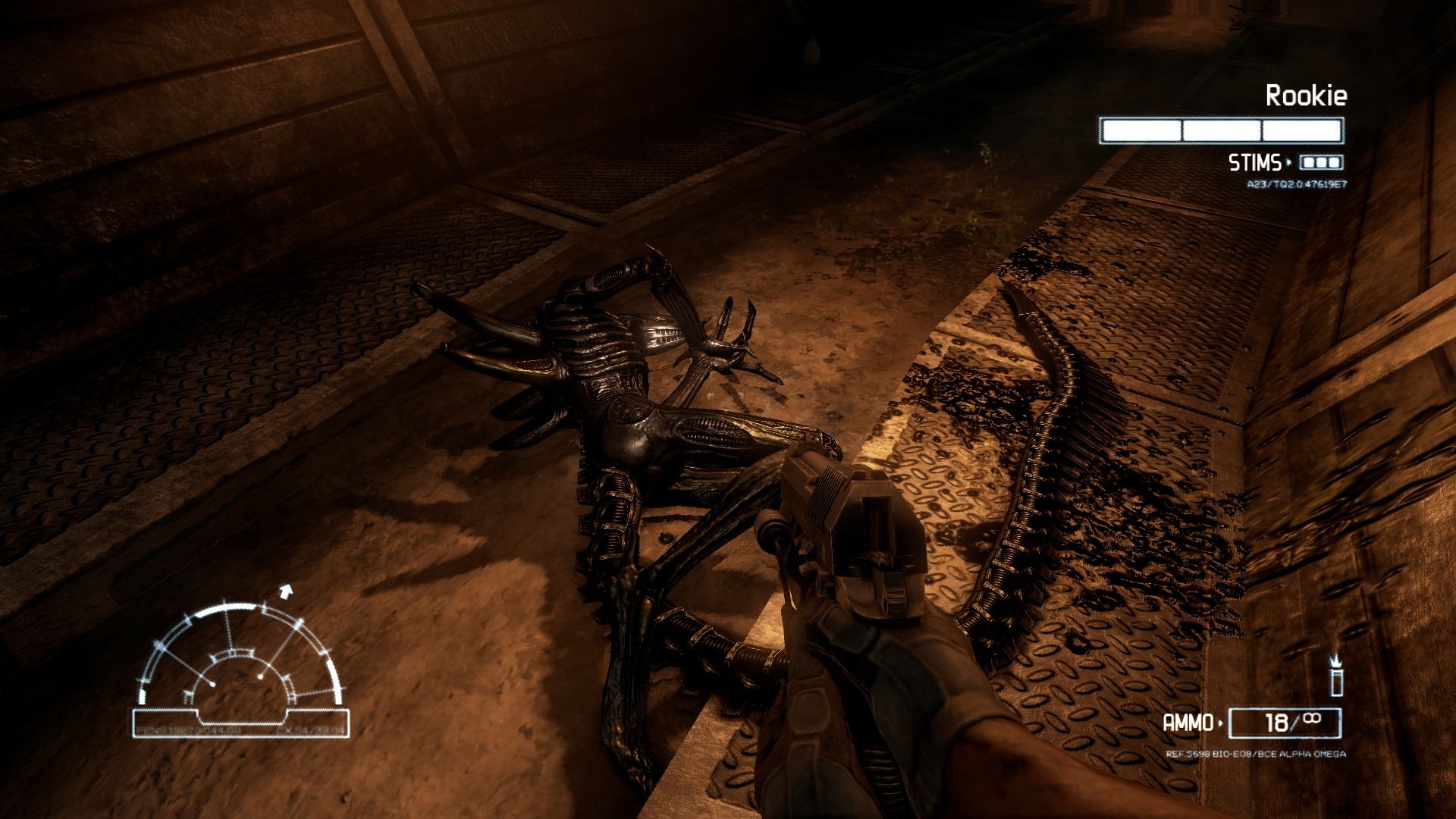Click the directional arrow above the motion tracker
This screenshot has height=819, width=1456.
point(286,591)
